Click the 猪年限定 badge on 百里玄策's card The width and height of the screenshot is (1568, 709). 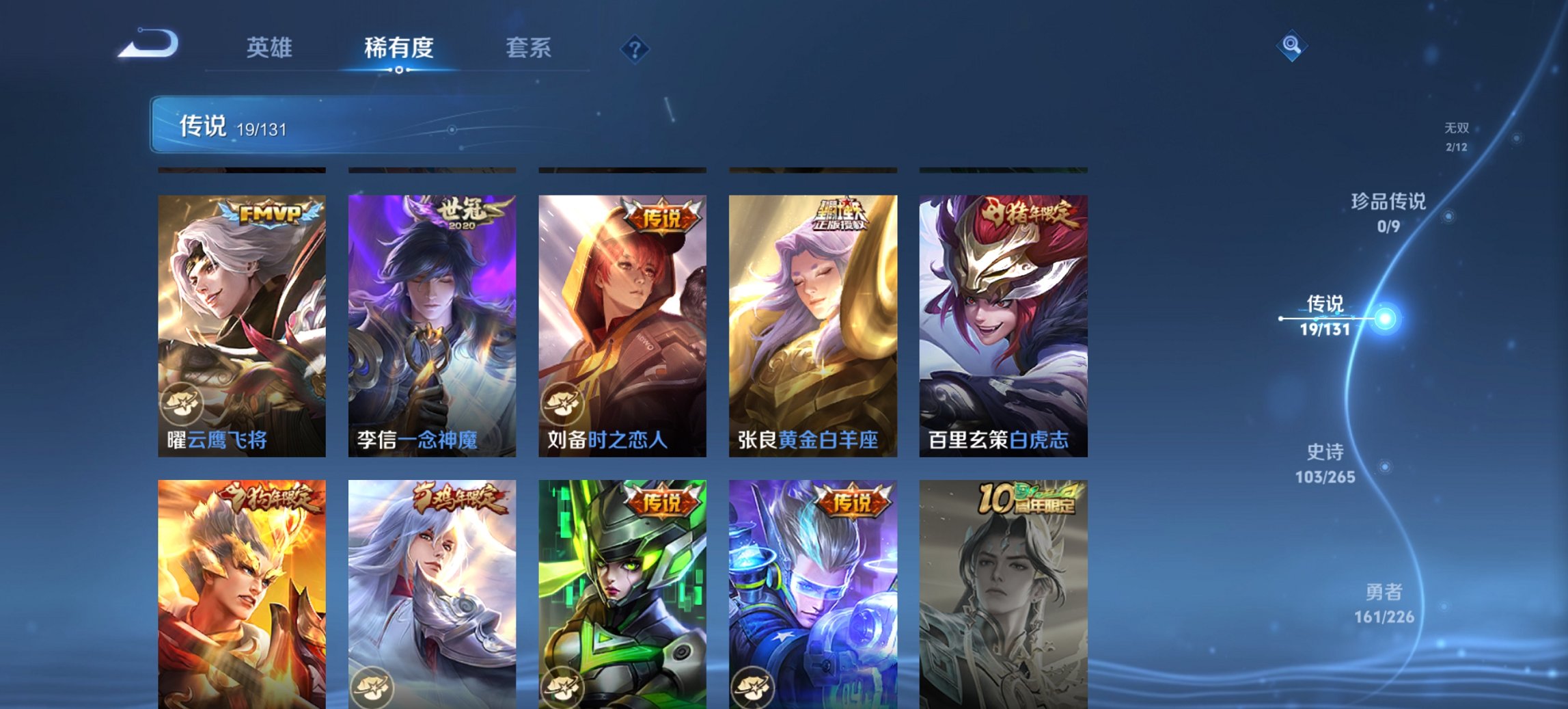tap(1032, 215)
